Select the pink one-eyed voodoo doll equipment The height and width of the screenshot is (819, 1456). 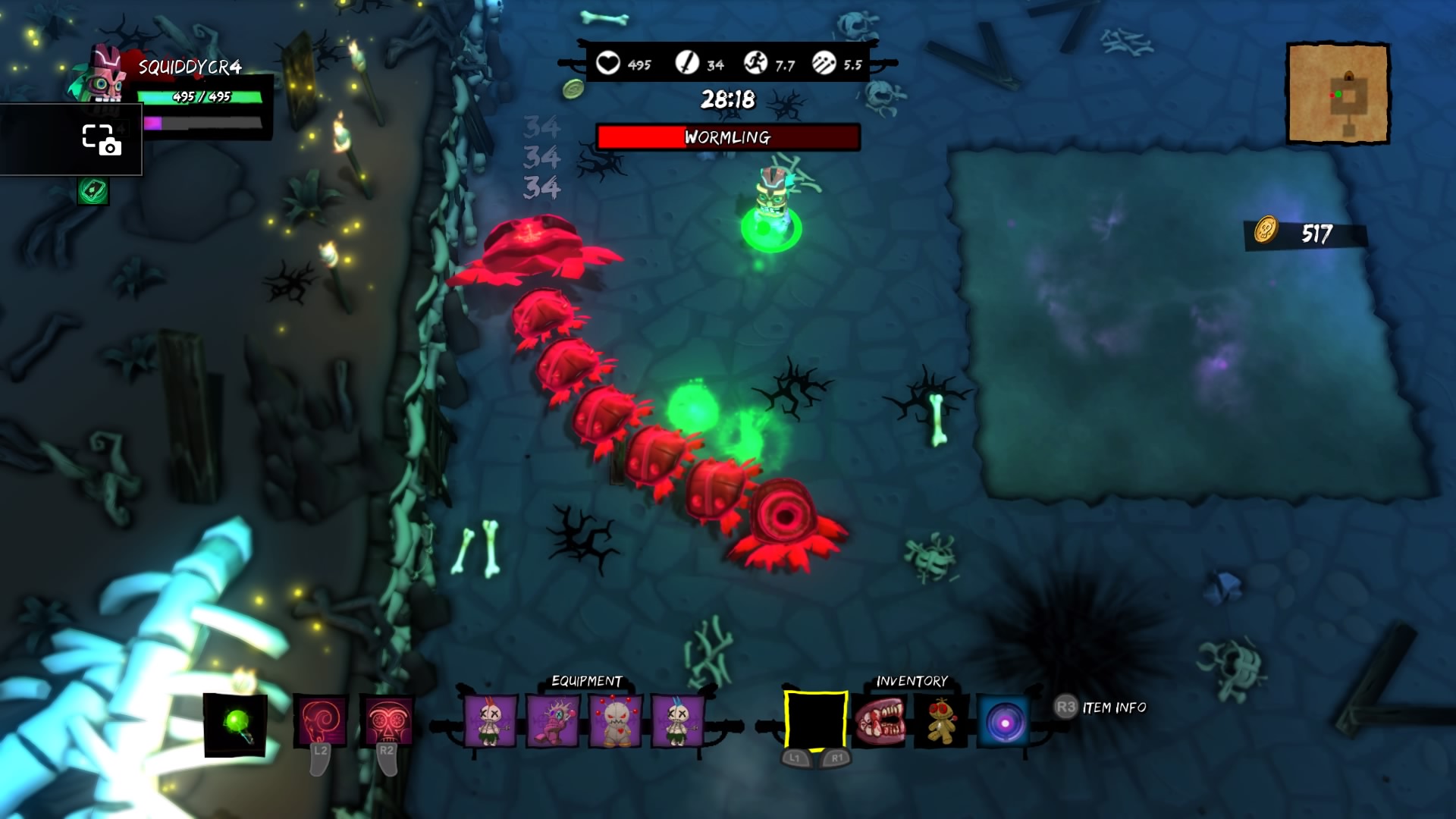tap(553, 720)
